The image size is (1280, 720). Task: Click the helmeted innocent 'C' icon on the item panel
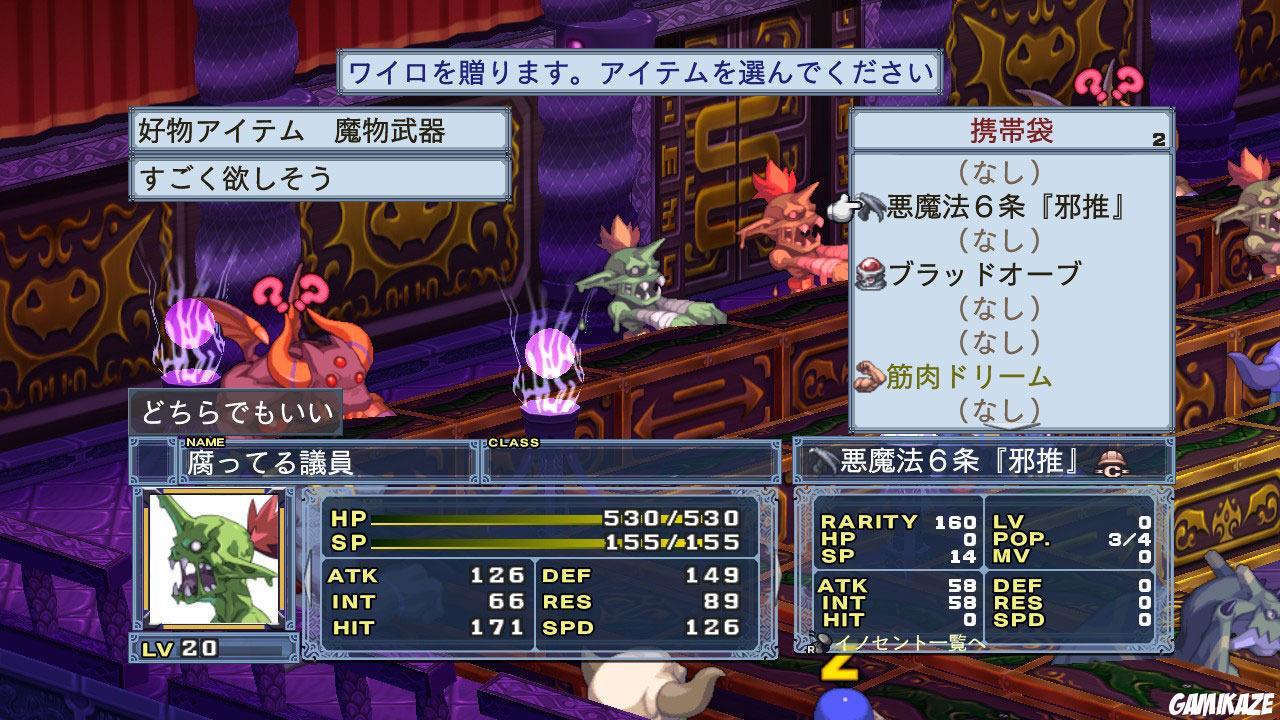click(1111, 465)
